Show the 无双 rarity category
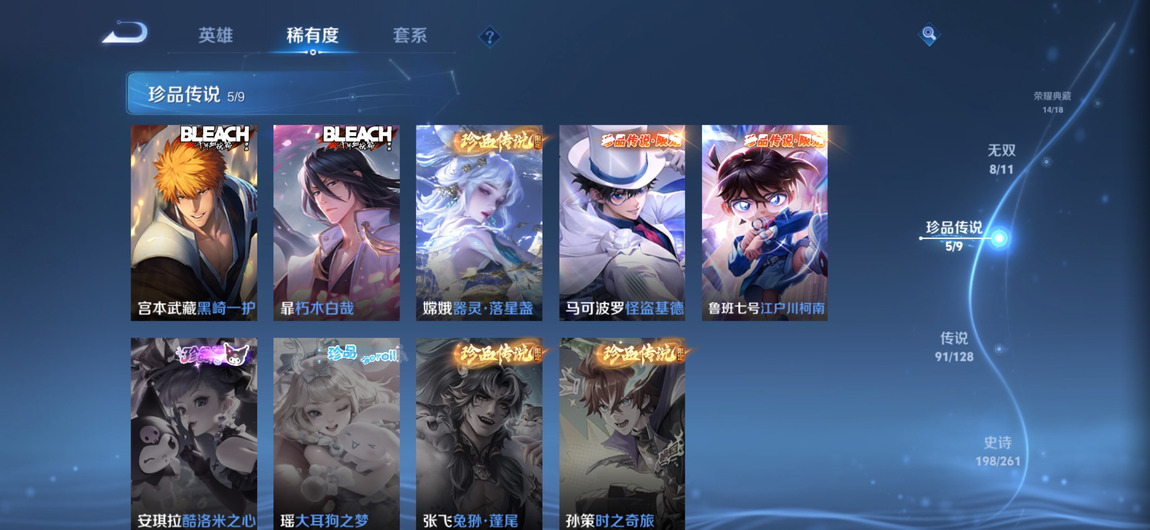The image size is (1150, 530). click(1001, 158)
